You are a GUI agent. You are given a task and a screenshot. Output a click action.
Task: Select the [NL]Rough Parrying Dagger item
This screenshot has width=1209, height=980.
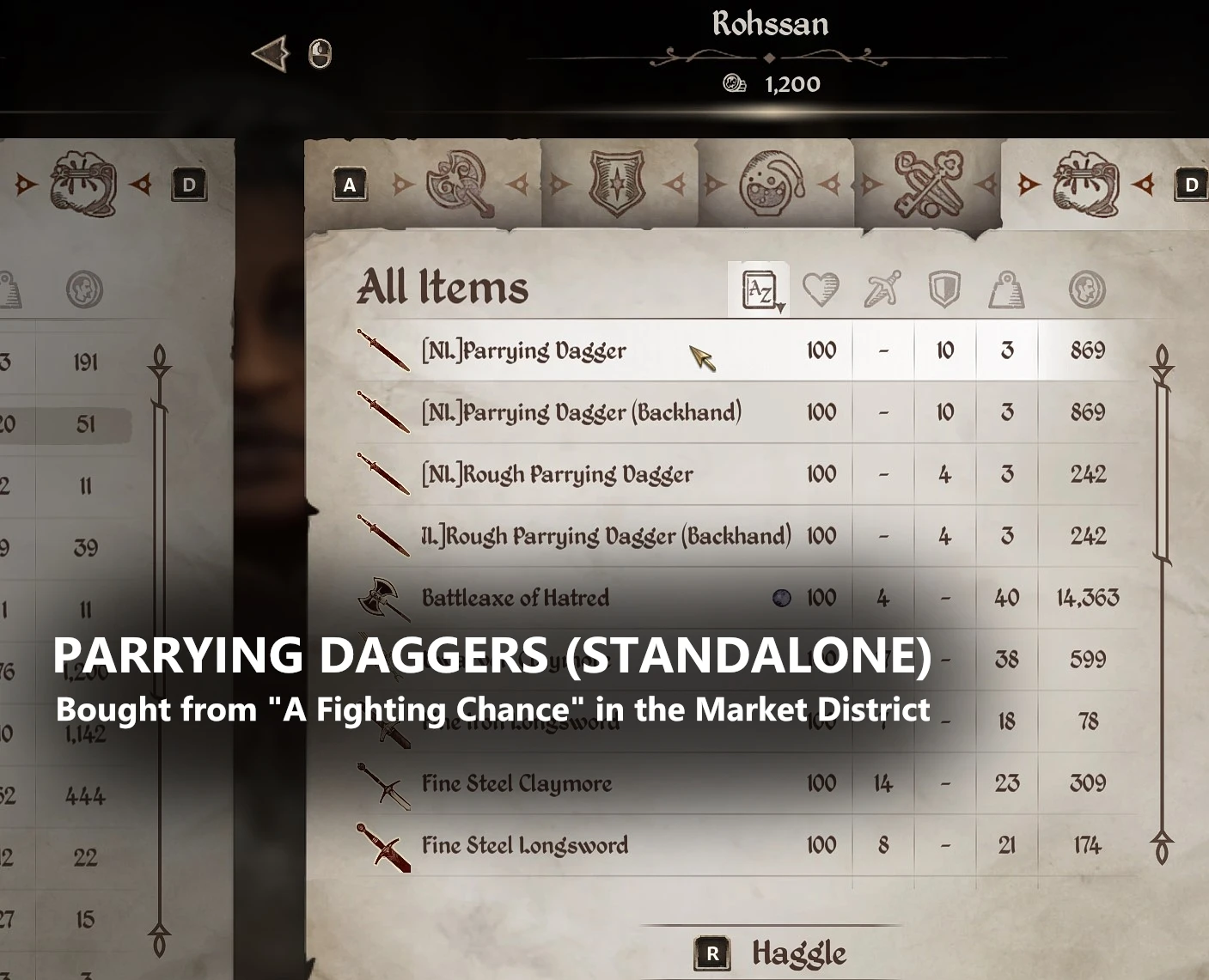557,474
